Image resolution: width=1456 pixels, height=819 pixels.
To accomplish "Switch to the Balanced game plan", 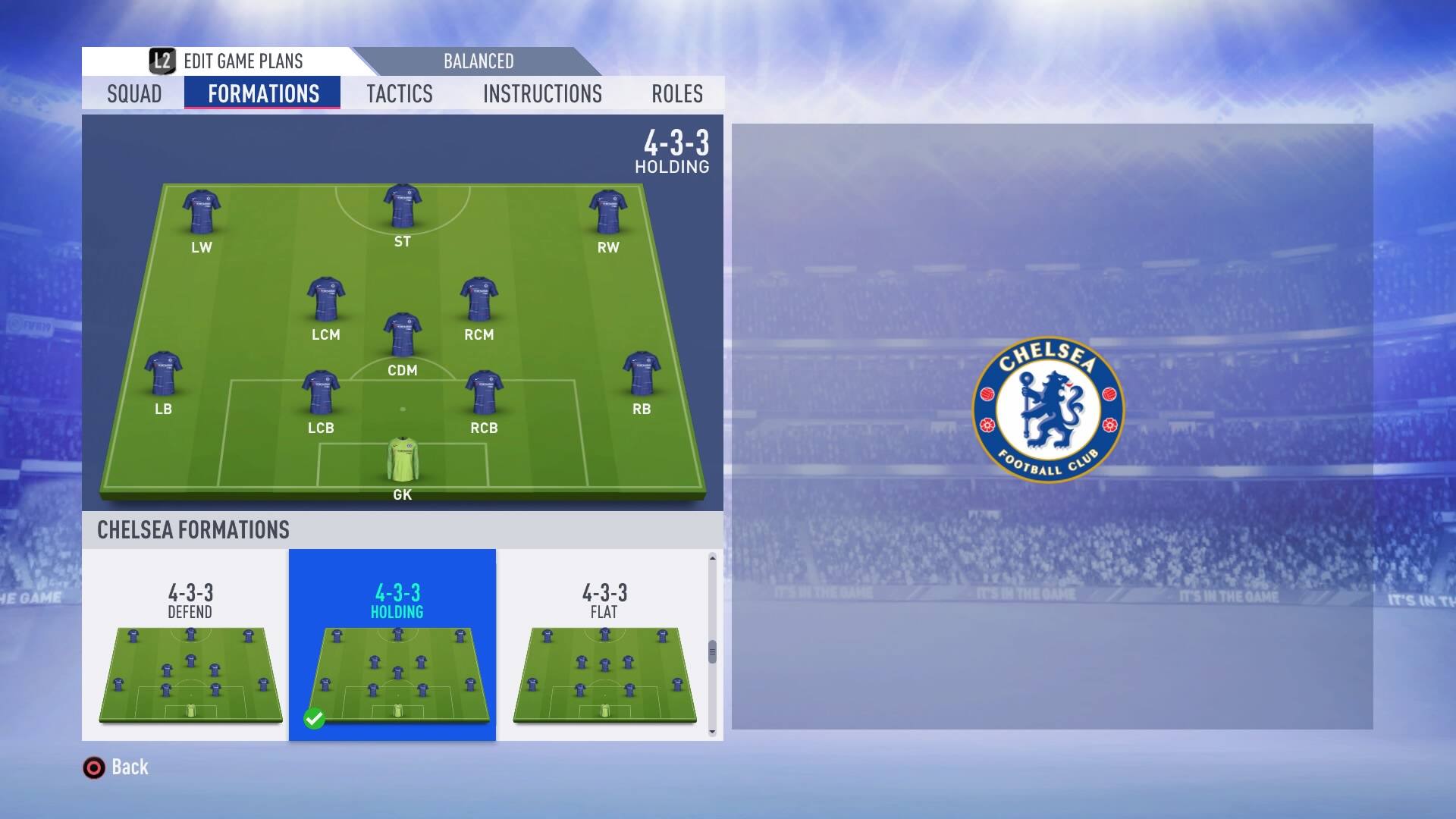I will pos(479,61).
